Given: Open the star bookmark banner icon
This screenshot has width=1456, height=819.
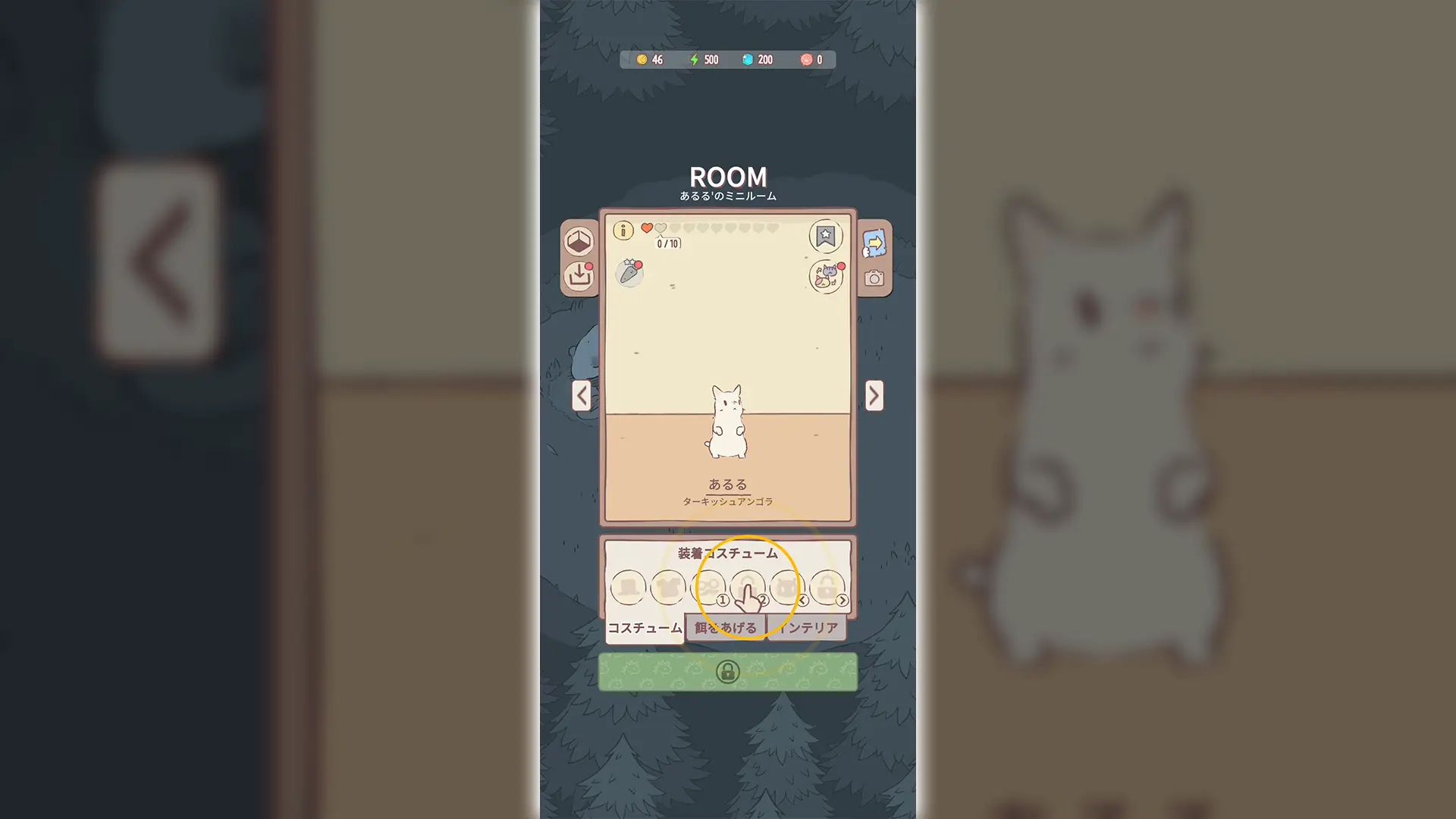Looking at the screenshot, I should (825, 237).
